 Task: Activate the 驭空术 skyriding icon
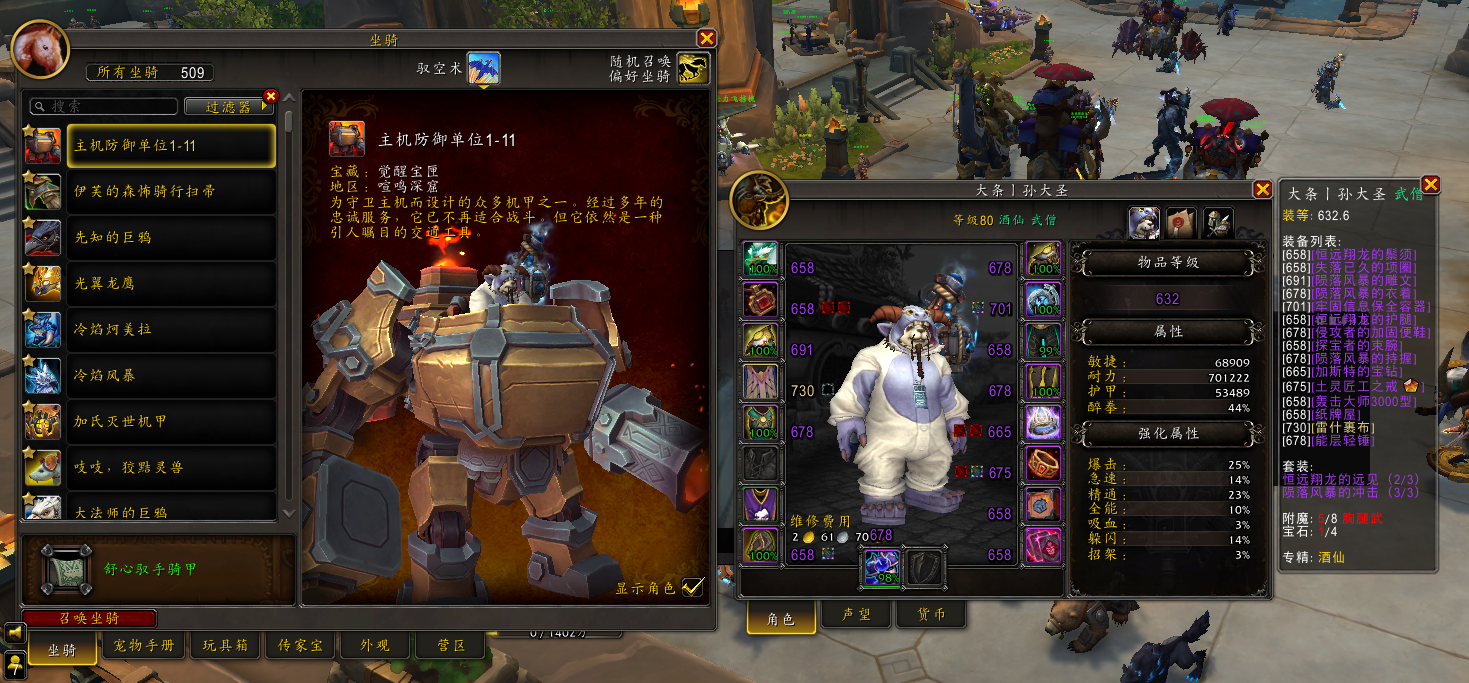click(x=484, y=68)
